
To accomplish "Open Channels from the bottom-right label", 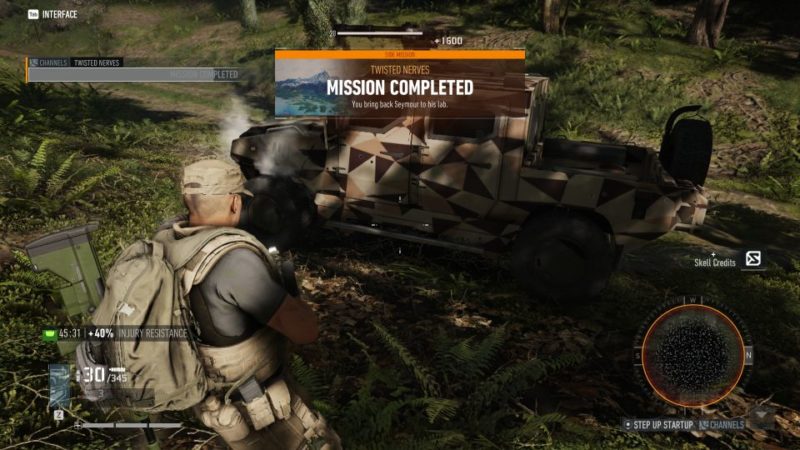I will (x=724, y=424).
